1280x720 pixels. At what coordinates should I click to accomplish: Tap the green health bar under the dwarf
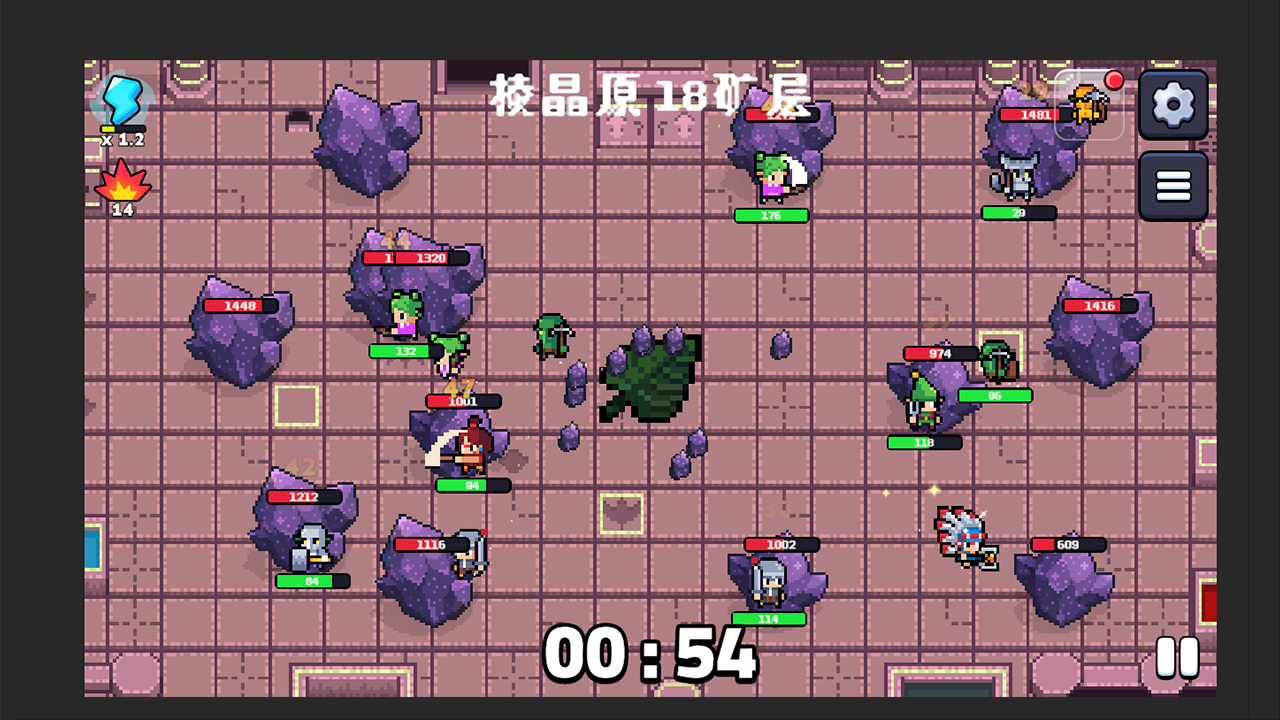(313, 581)
